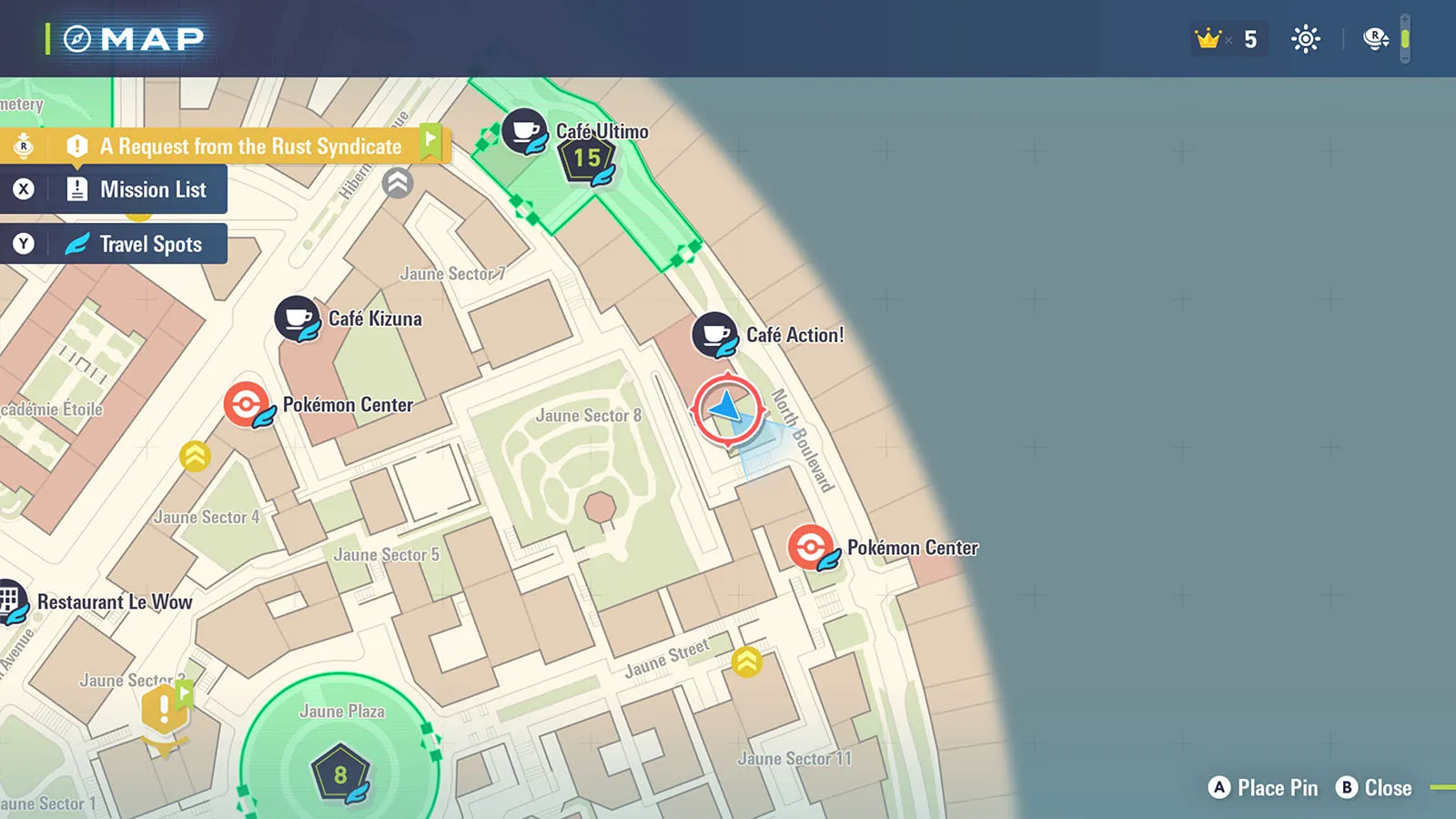Select the grey chevron marker near Café Ultimo
The image size is (1456, 819).
coord(398,183)
